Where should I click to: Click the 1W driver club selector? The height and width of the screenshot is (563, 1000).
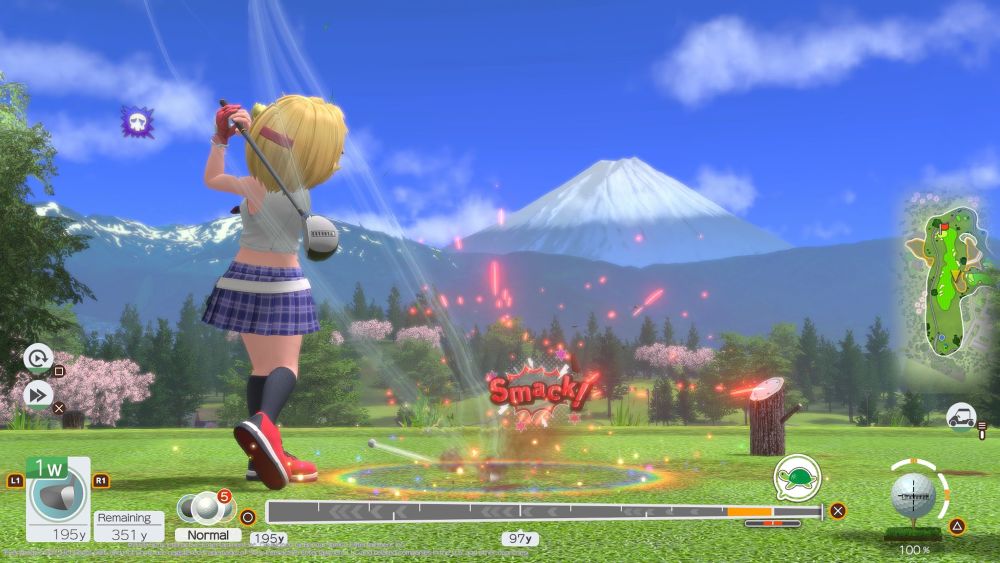point(57,496)
